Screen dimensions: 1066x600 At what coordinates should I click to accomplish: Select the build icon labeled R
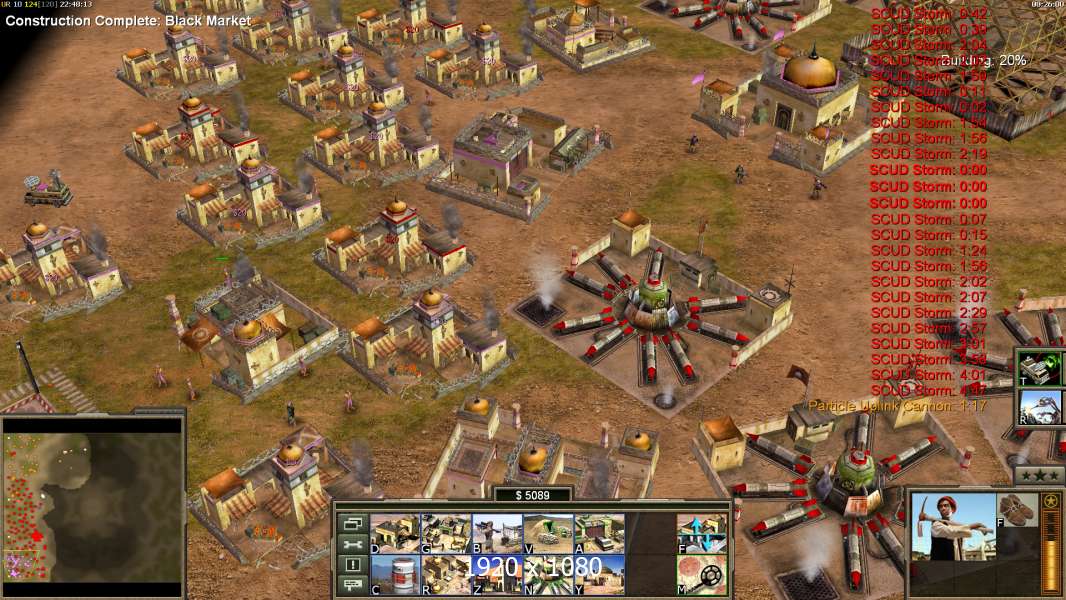click(446, 574)
